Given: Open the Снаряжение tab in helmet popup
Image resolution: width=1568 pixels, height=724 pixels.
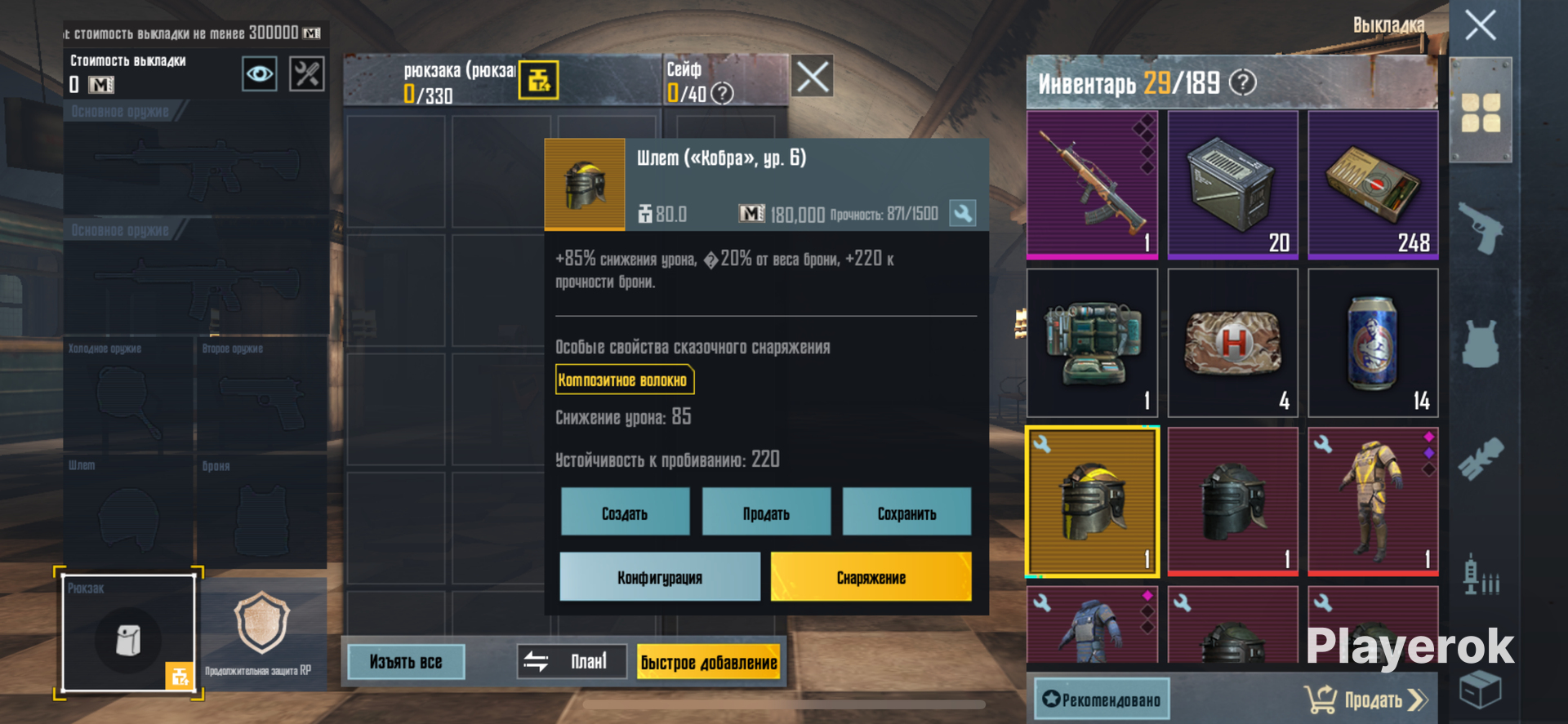Looking at the screenshot, I should click(x=870, y=576).
